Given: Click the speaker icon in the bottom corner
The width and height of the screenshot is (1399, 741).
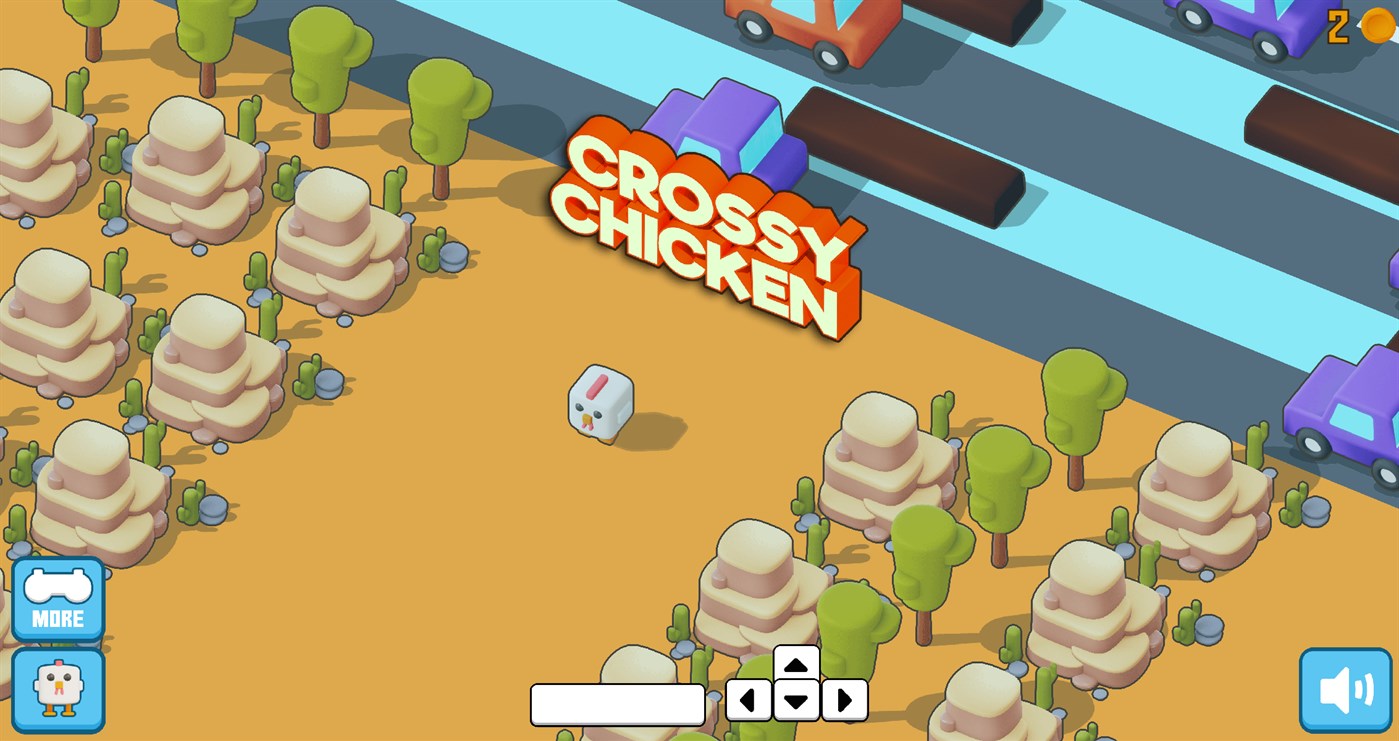Looking at the screenshot, I should click(1347, 689).
